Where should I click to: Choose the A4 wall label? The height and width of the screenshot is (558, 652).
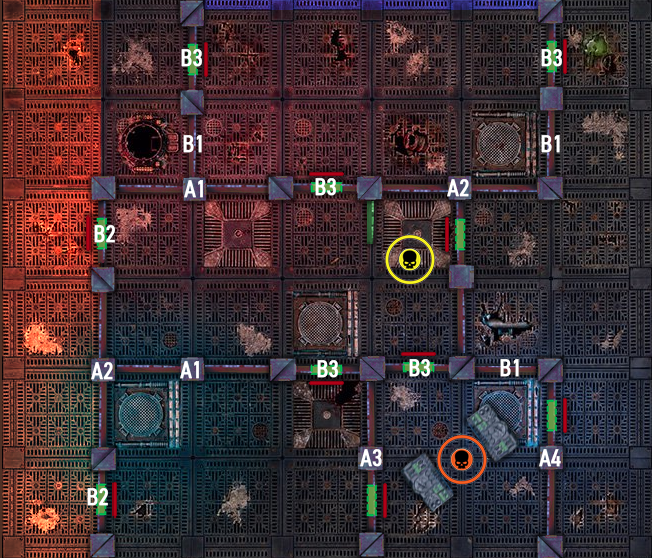(x=550, y=458)
